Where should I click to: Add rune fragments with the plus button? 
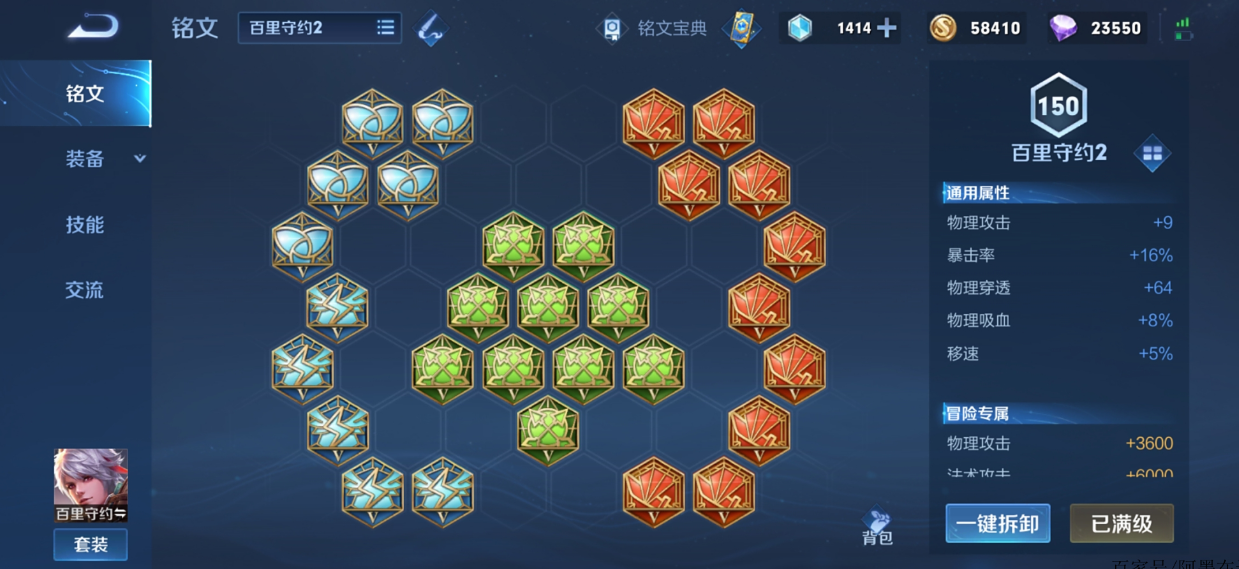(886, 28)
